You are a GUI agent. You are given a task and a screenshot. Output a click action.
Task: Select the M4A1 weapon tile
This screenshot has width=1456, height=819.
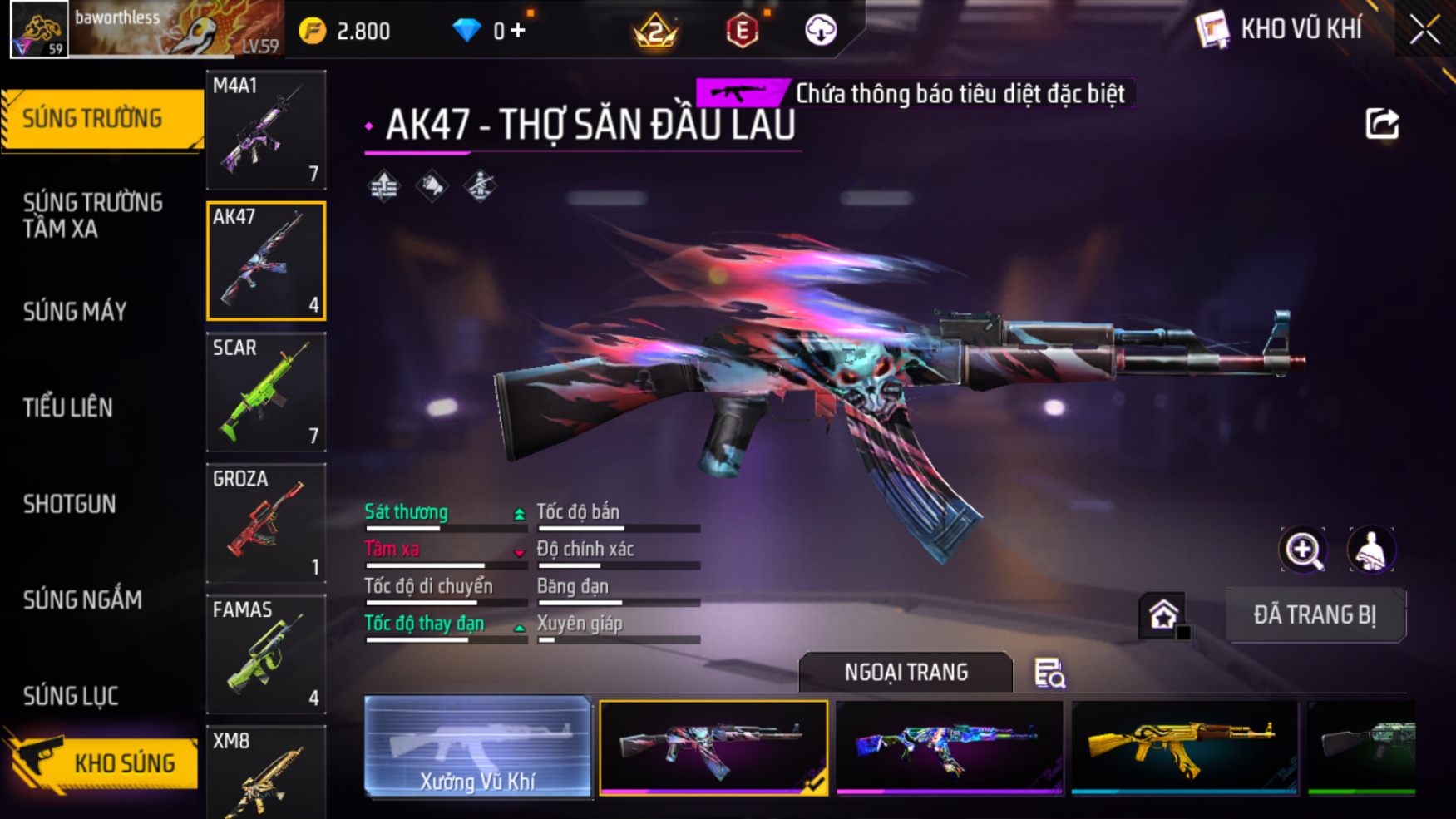point(266,130)
